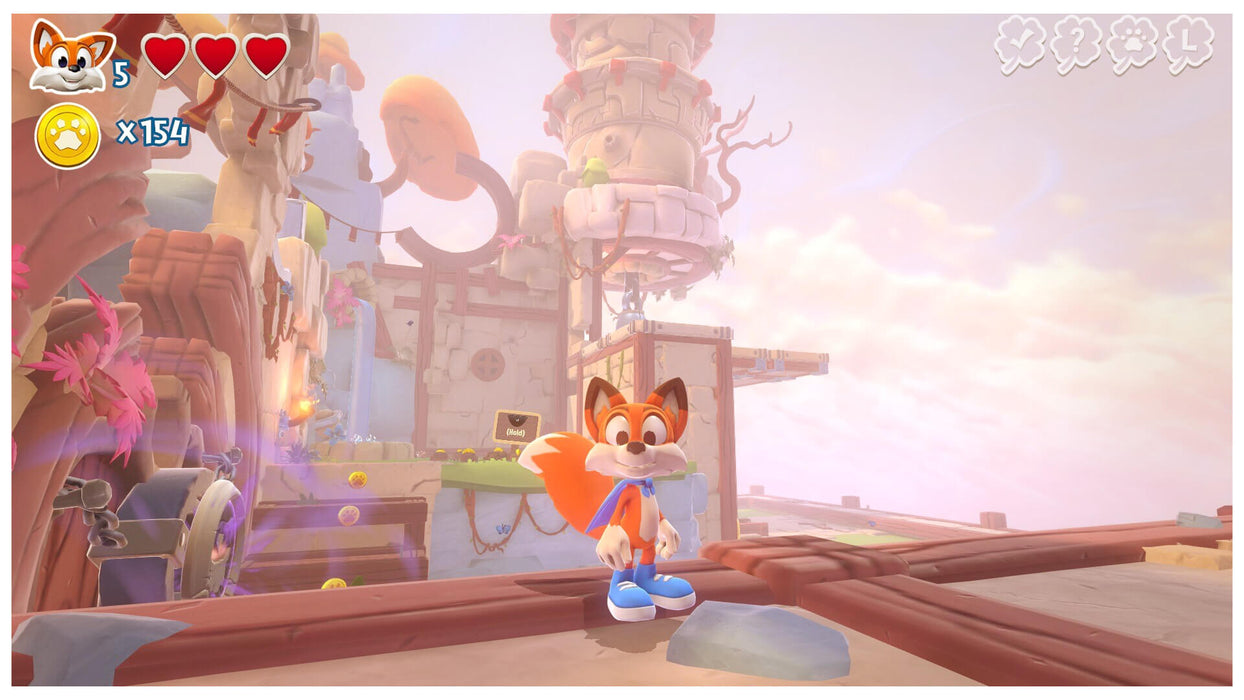This screenshot has width=1244, height=700.
Task: Click the paw print clover icon
Action: [1132, 45]
